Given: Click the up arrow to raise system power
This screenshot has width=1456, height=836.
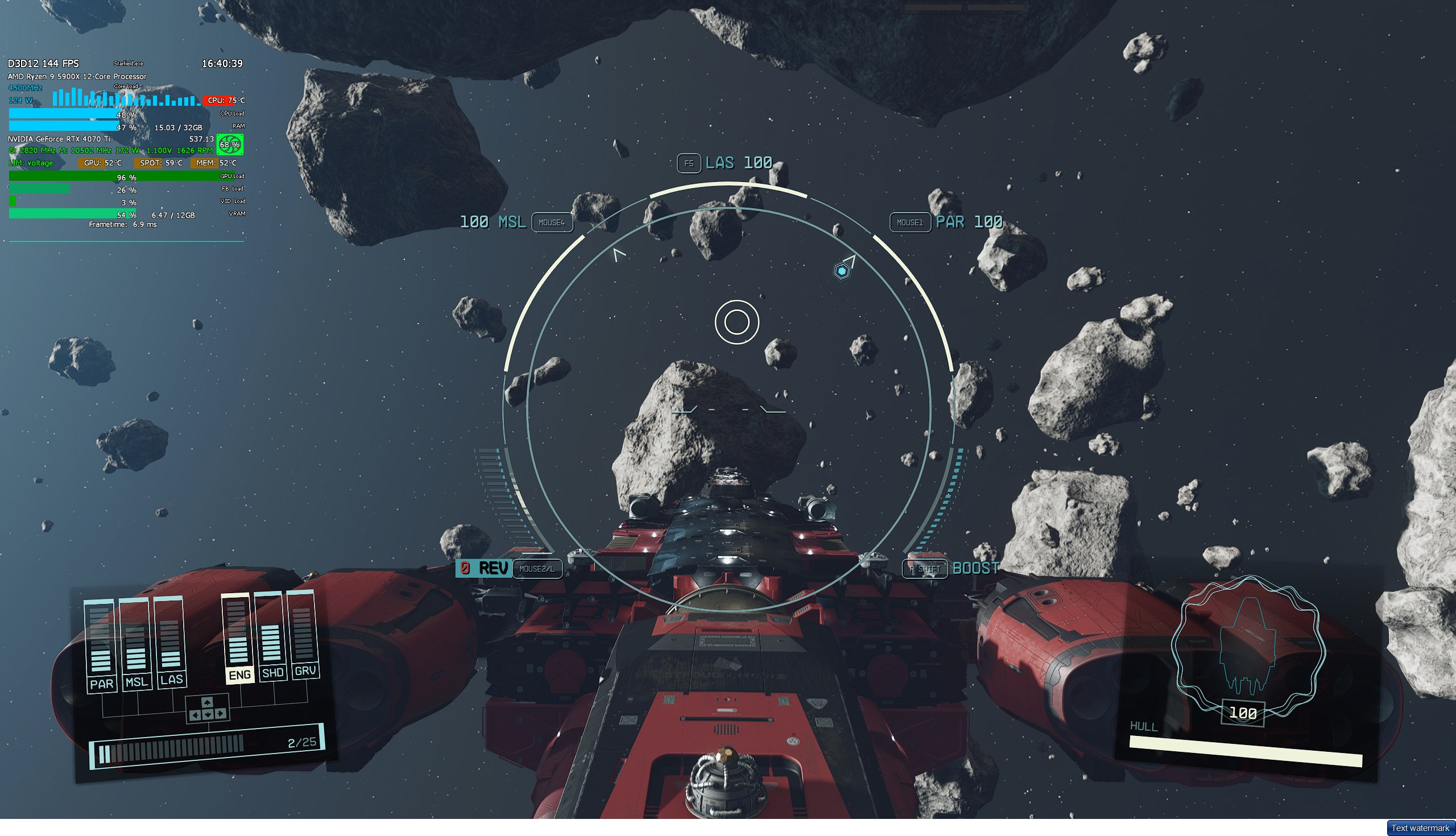Looking at the screenshot, I should click(207, 703).
